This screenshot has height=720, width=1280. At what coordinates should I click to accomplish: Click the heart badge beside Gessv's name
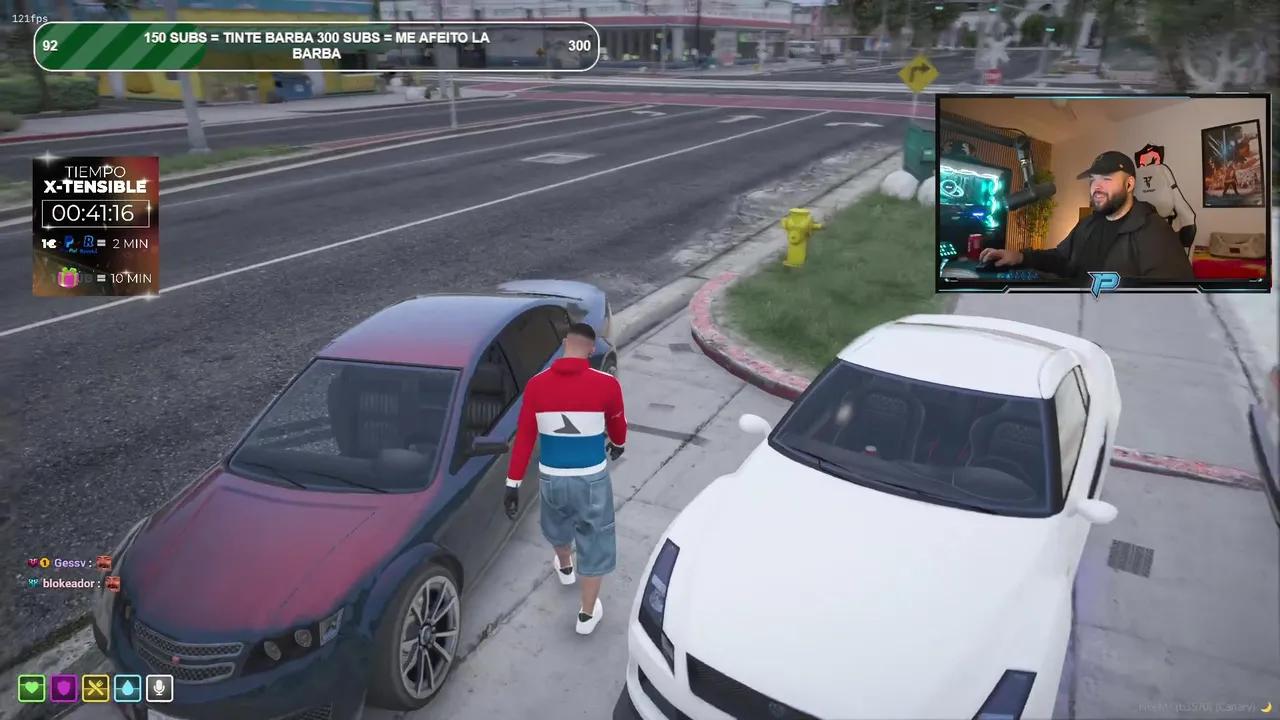[x=33, y=562]
